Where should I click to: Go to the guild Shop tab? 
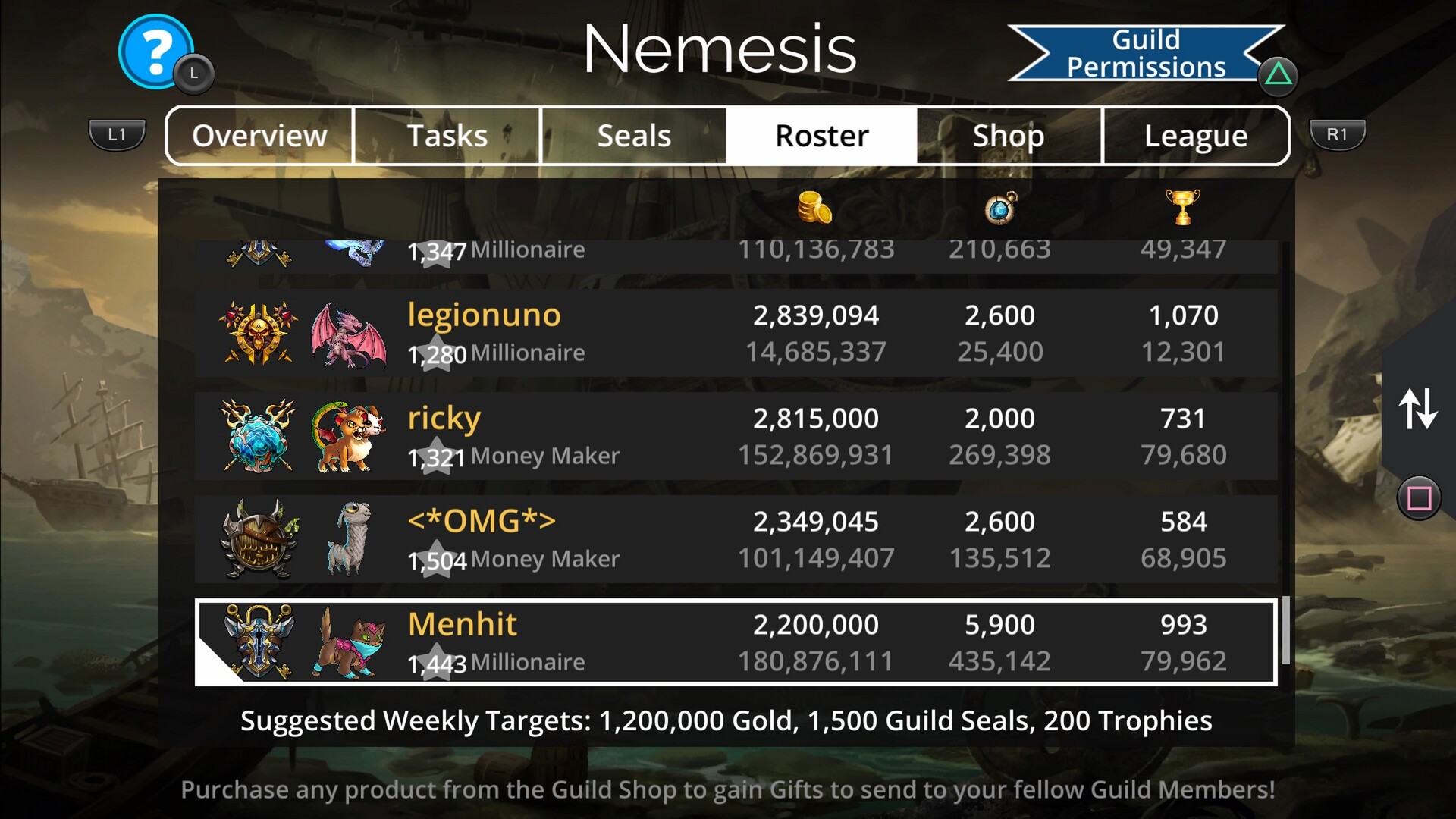point(1009,136)
